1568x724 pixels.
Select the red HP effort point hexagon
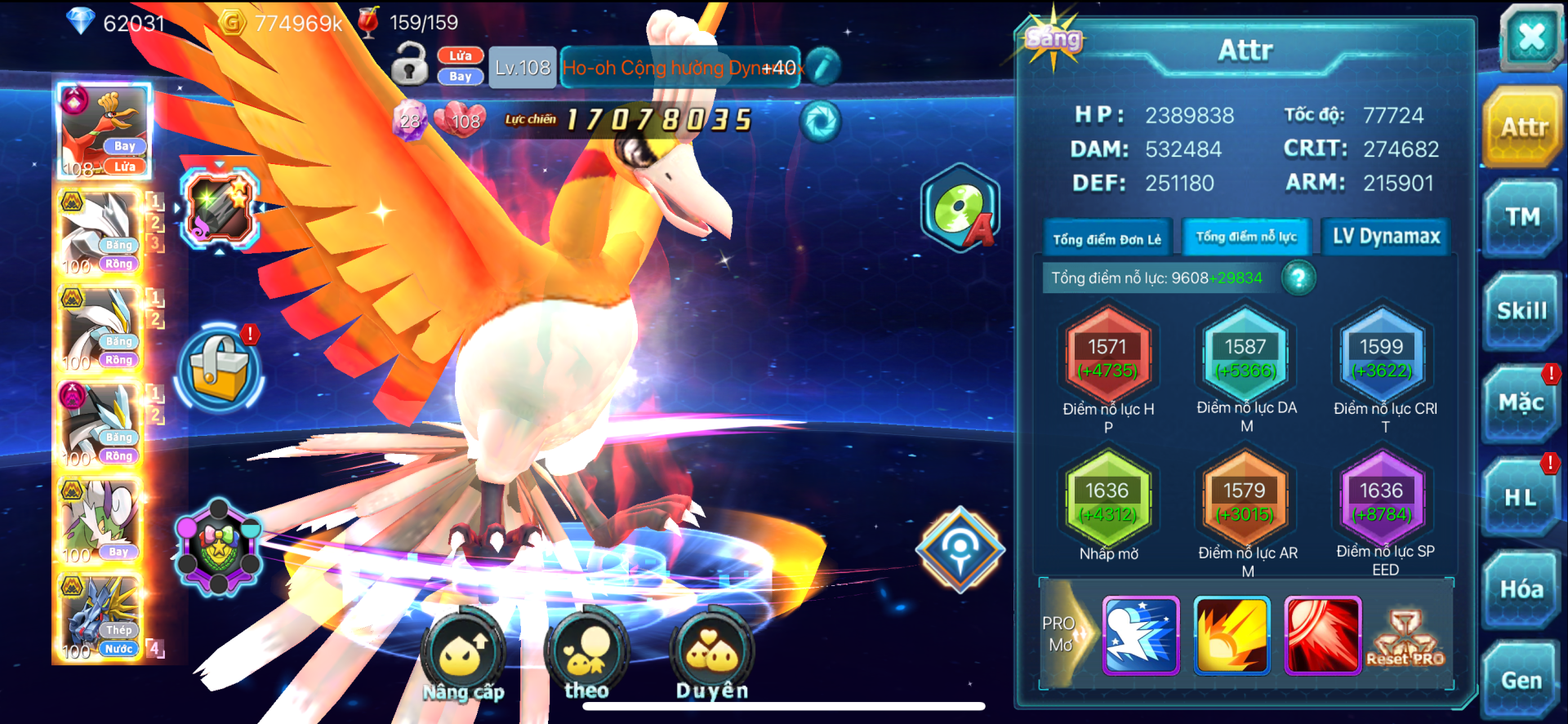(x=1107, y=357)
